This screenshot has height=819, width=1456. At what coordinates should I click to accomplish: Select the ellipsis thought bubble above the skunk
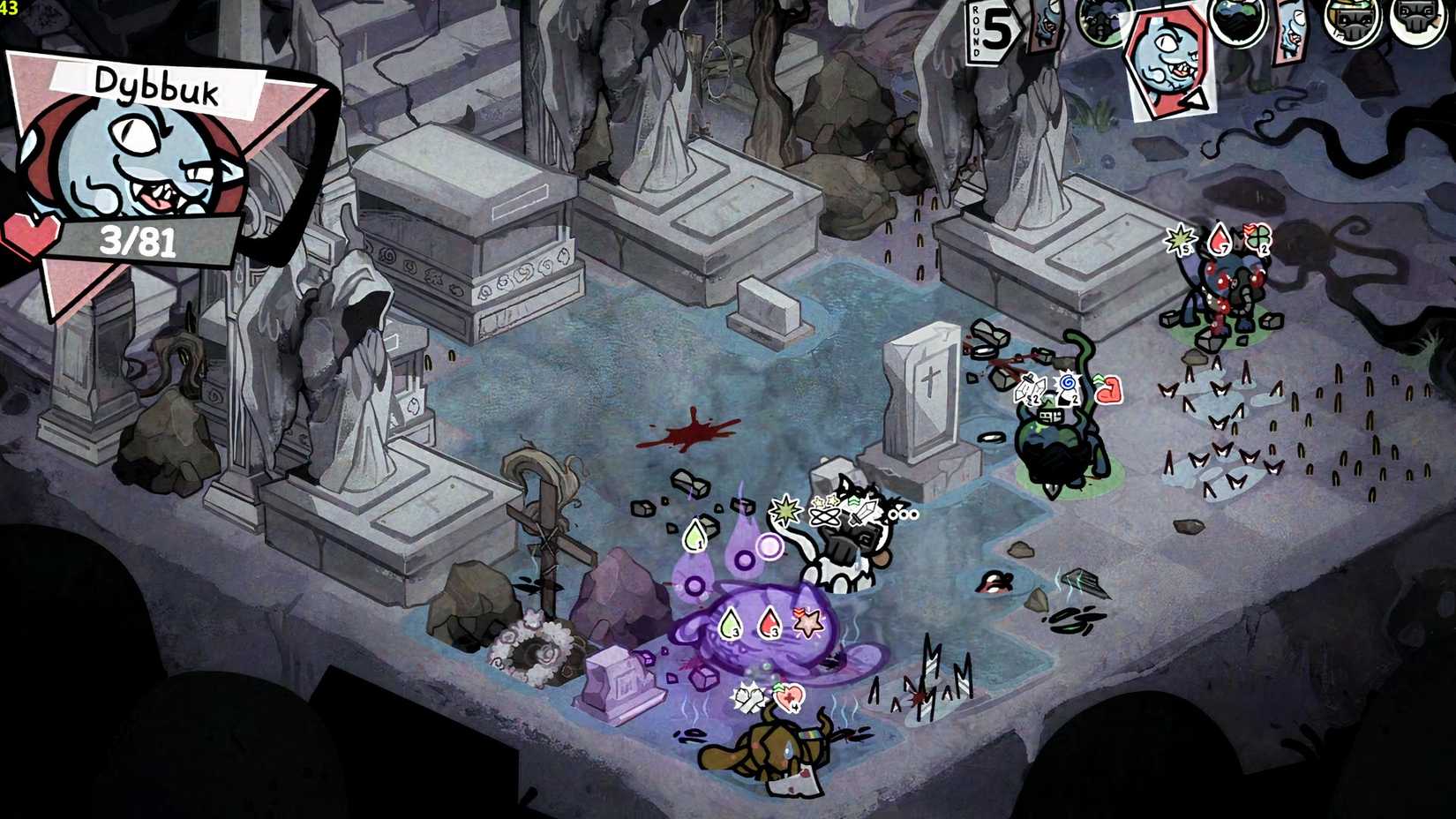pos(904,514)
